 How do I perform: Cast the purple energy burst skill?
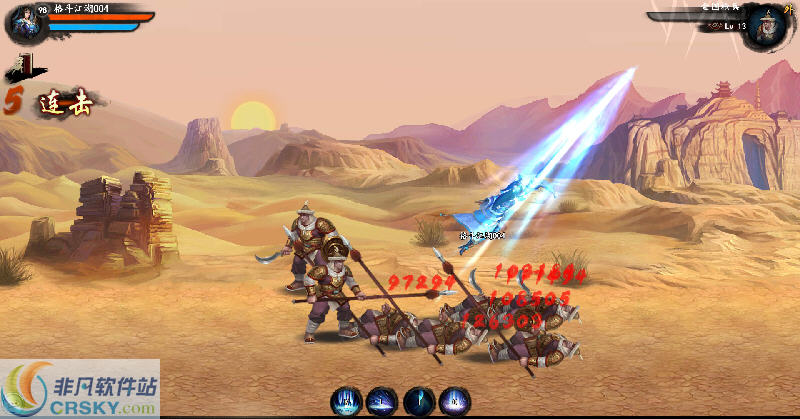[x=455, y=401]
